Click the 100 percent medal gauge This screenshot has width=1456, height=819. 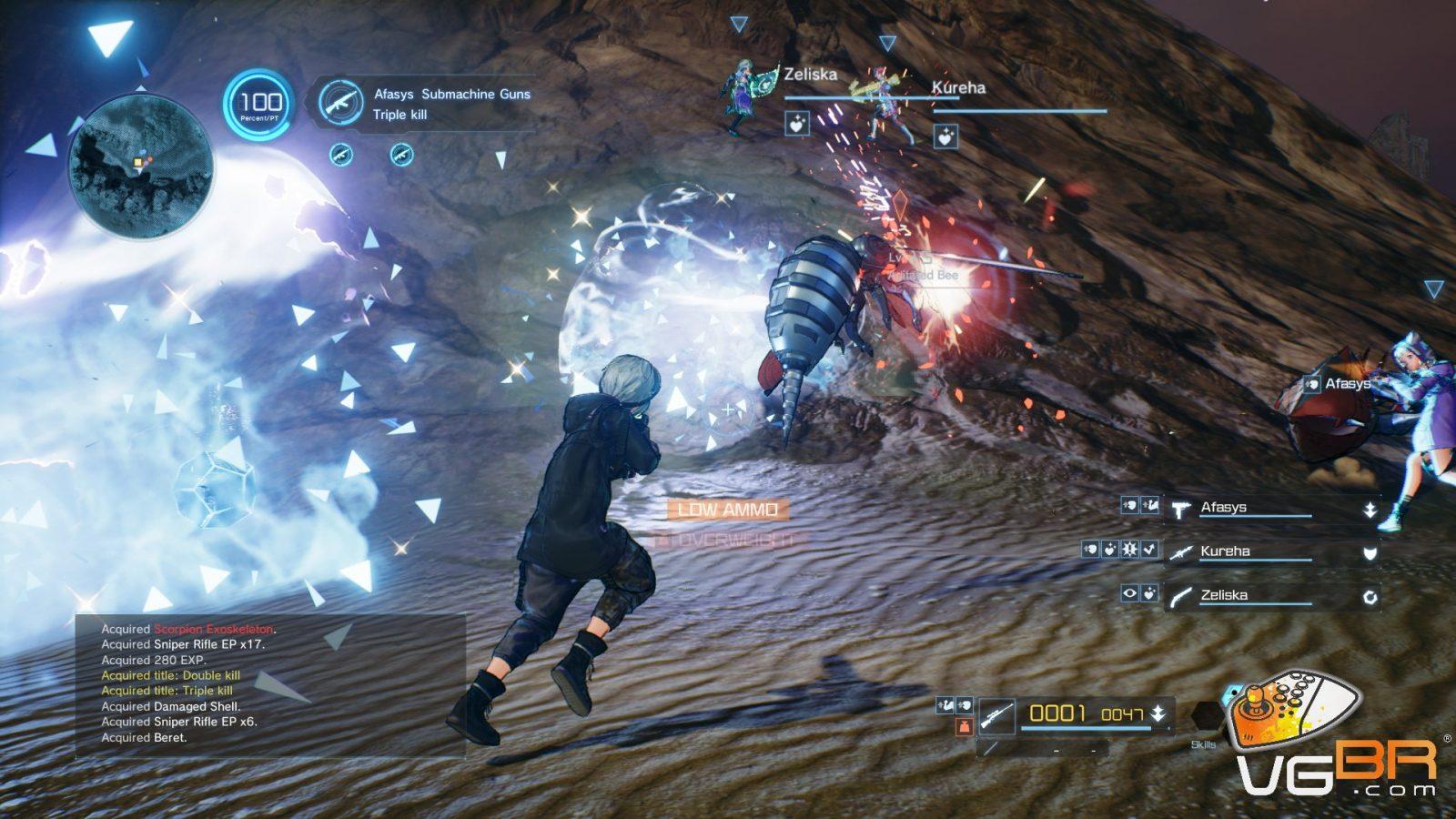click(x=260, y=106)
